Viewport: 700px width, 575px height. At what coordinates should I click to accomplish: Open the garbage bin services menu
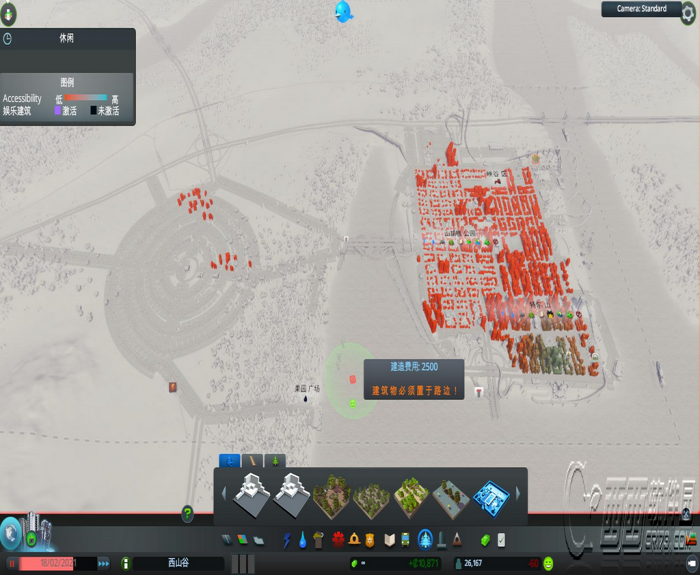pyautogui.click(x=318, y=540)
